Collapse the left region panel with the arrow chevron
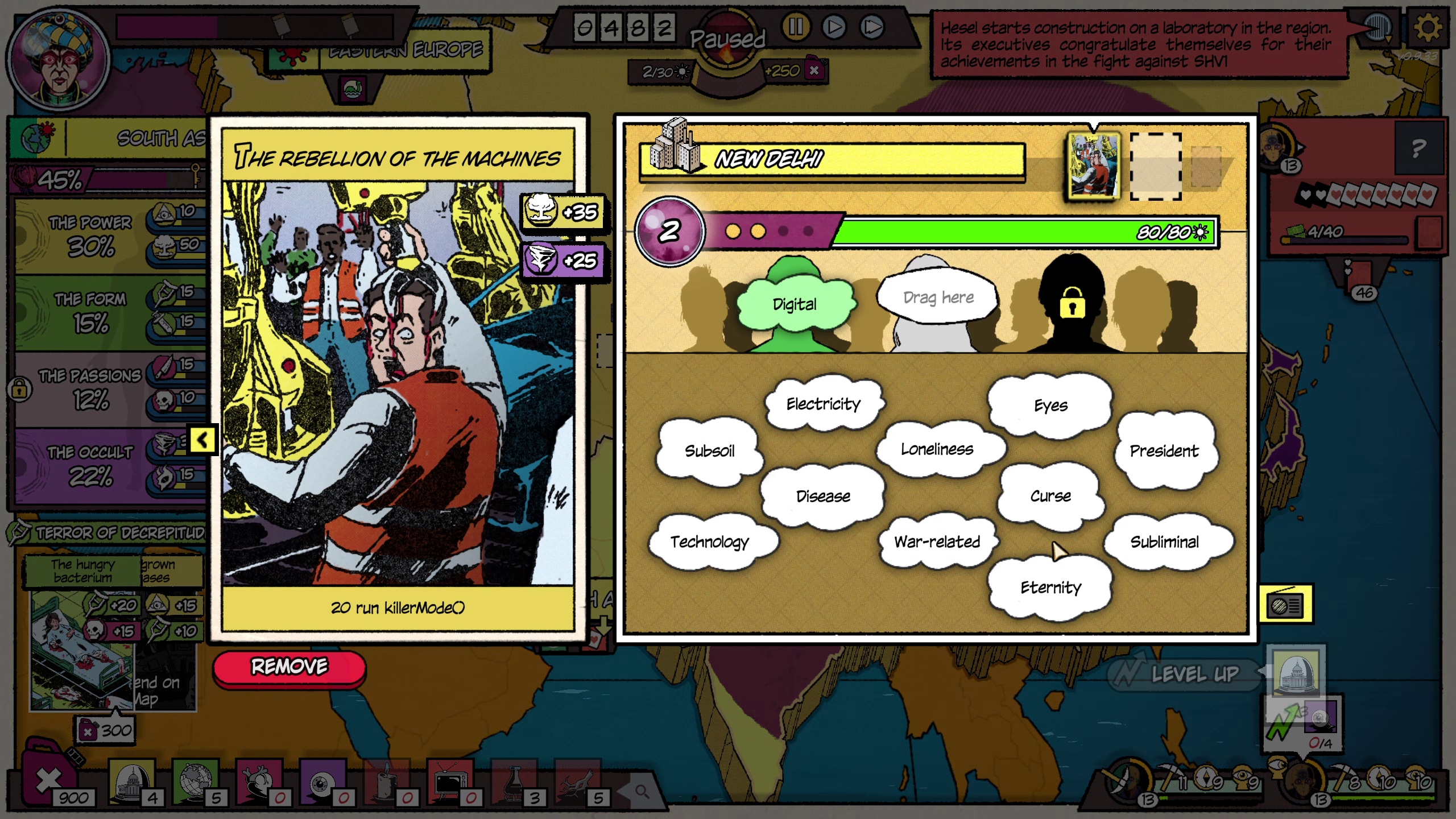The width and height of the screenshot is (1456, 819). (x=202, y=440)
